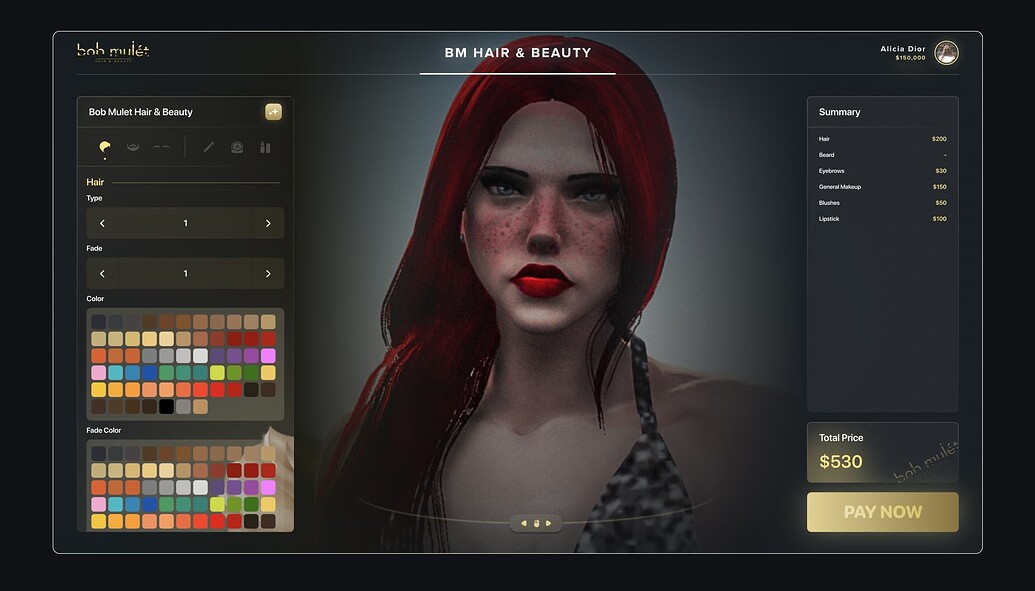Increase the Fade value with right arrow

coord(268,273)
